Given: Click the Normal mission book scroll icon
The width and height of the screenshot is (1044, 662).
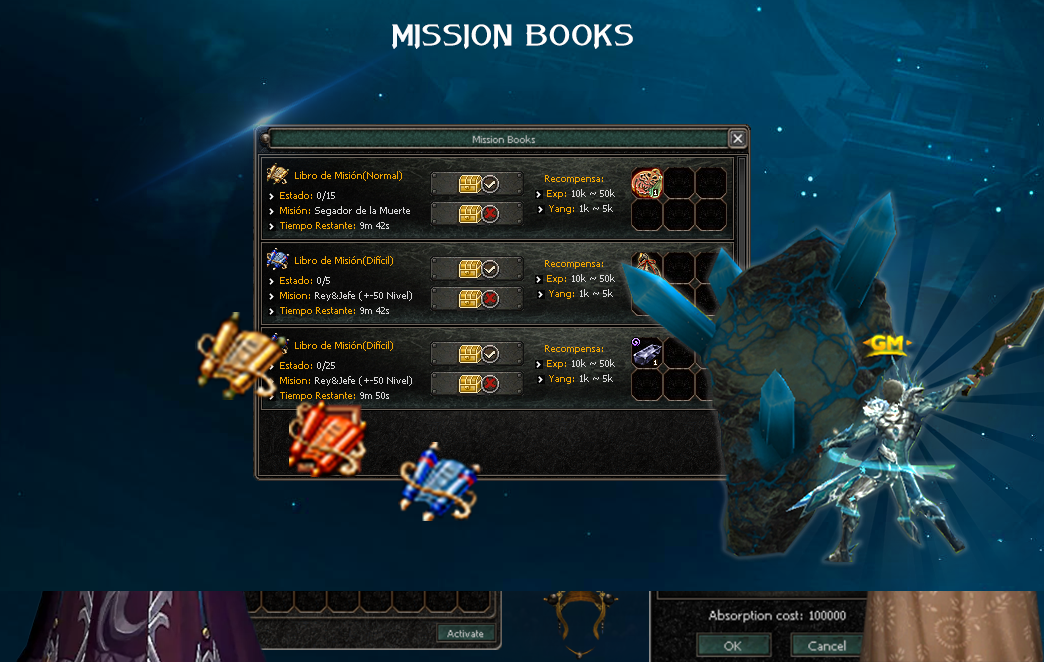Looking at the screenshot, I should (278, 176).
